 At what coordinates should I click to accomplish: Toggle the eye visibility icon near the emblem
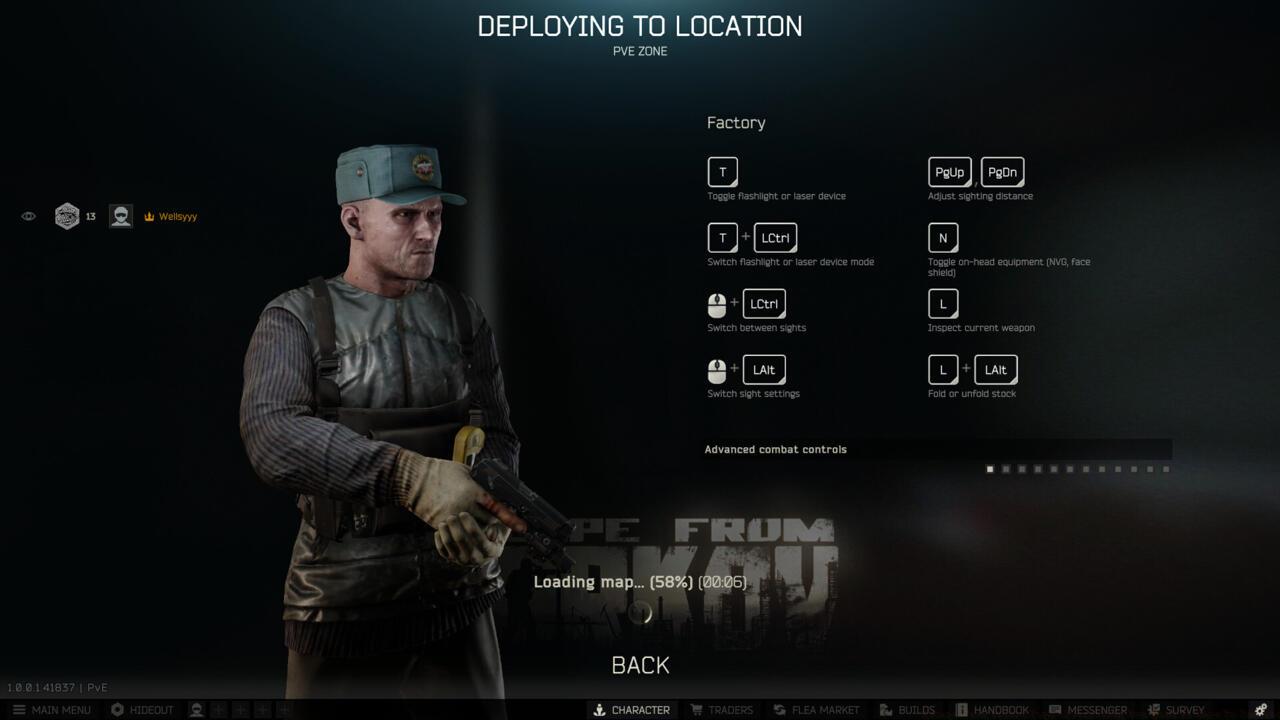28,215
